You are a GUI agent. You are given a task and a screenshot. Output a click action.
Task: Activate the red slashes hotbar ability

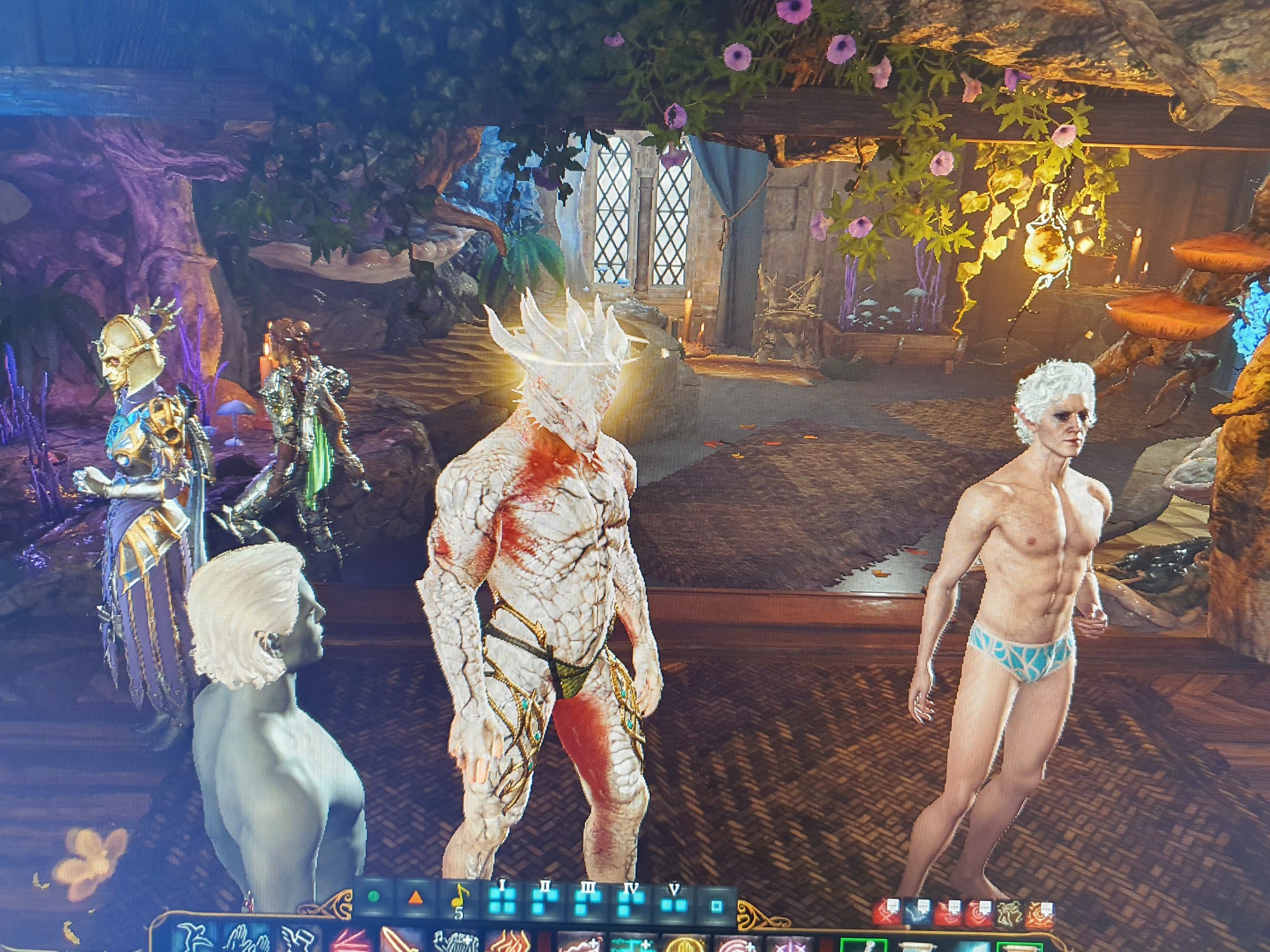pos(351,941)
